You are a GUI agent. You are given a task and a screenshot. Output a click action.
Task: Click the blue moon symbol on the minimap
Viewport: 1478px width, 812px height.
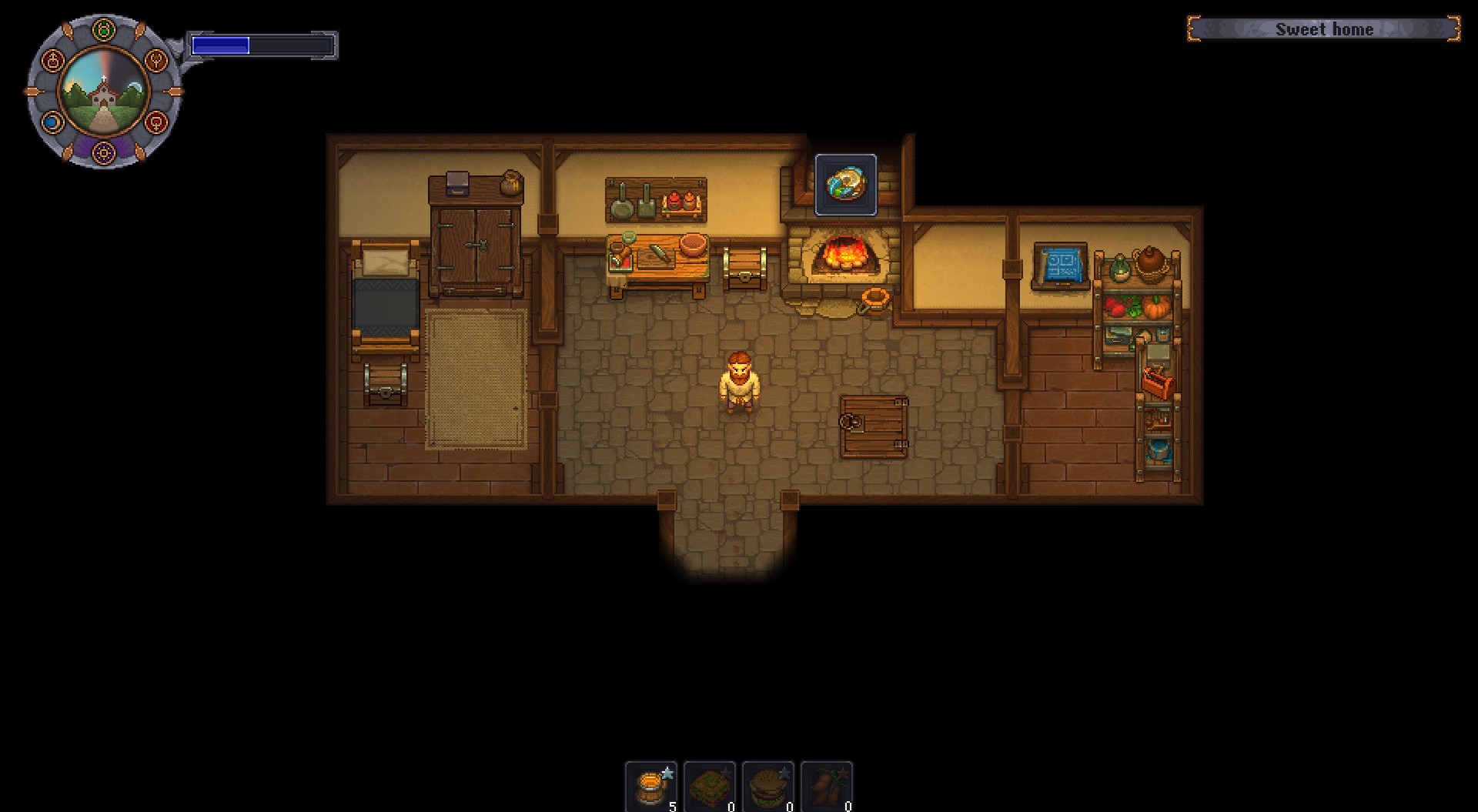pyautogui.click(x=52, y=122)
